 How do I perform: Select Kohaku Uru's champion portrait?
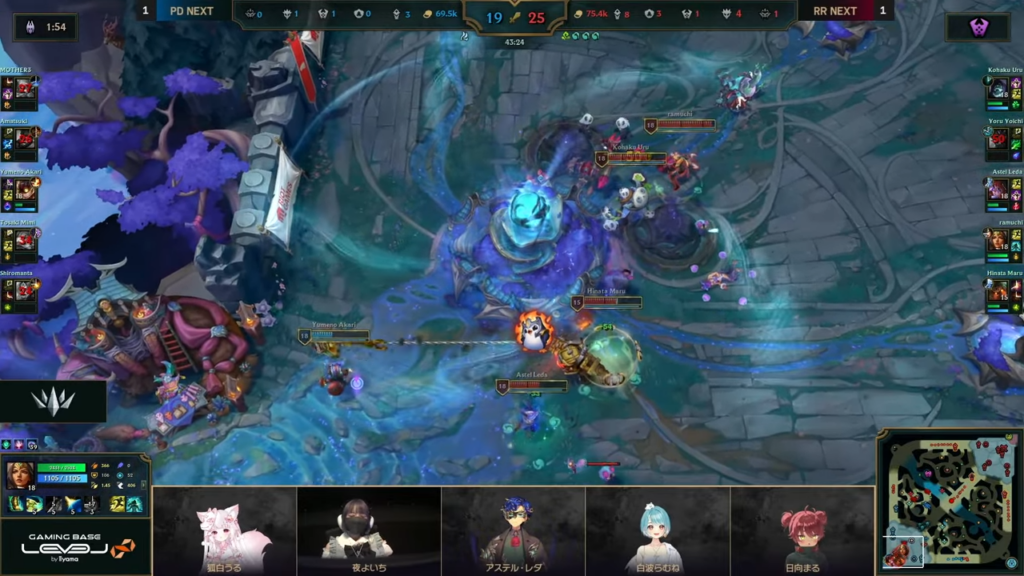997,90
